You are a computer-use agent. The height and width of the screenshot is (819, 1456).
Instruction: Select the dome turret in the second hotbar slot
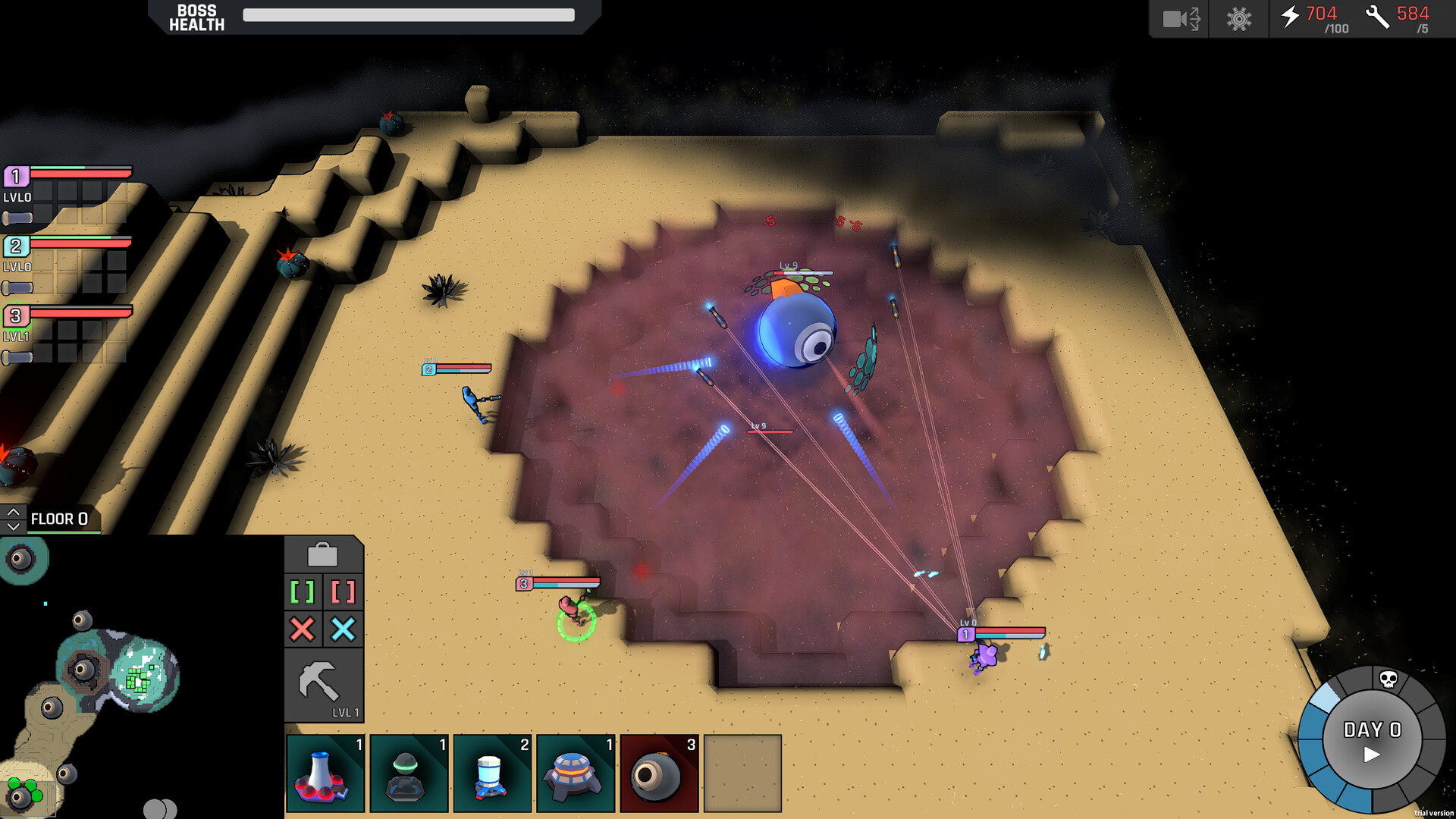408,772
